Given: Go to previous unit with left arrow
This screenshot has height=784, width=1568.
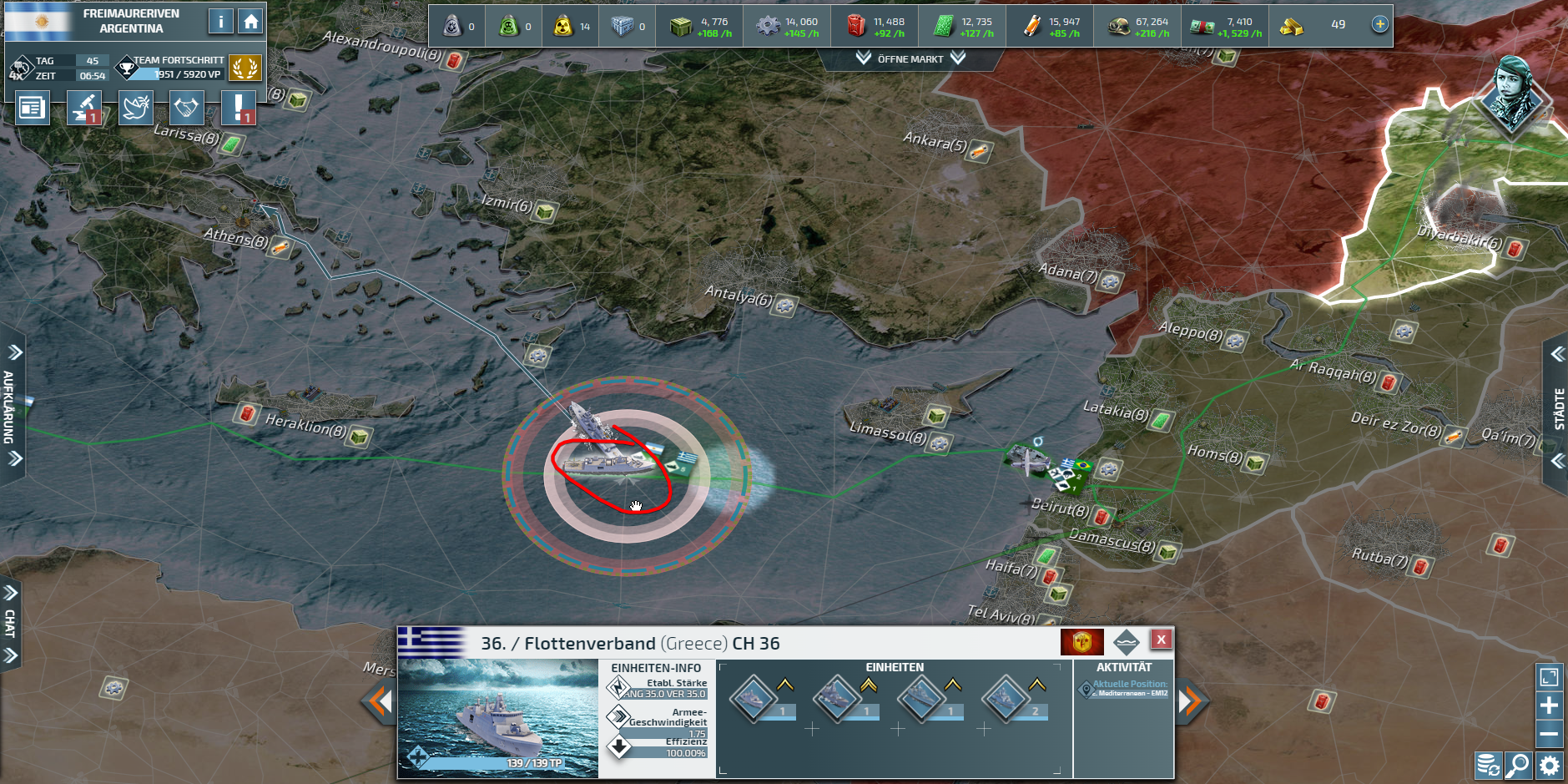Looking at the screenshot, I should [x=381, y=701].
